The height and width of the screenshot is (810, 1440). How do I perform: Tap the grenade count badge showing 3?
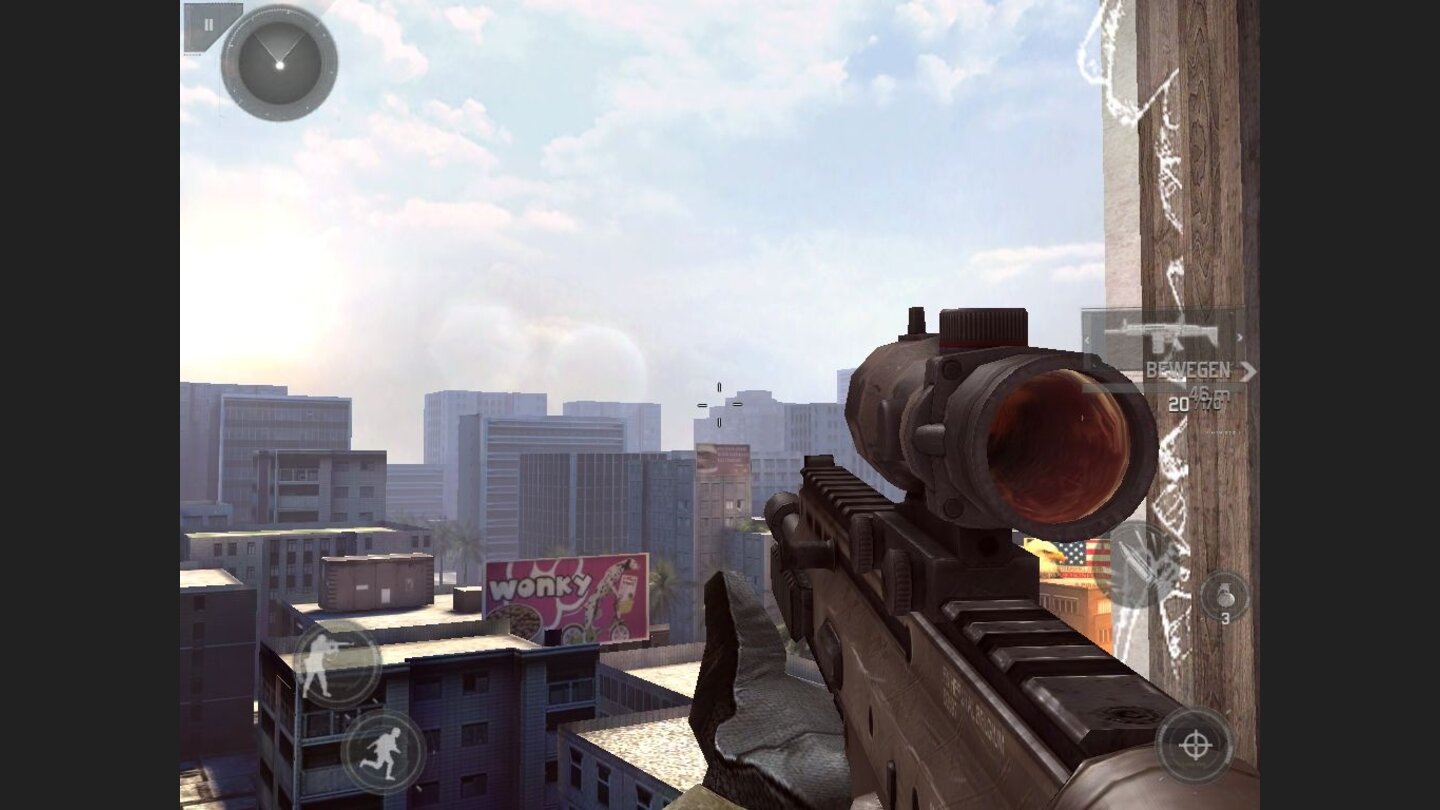tap(1228, 617)
